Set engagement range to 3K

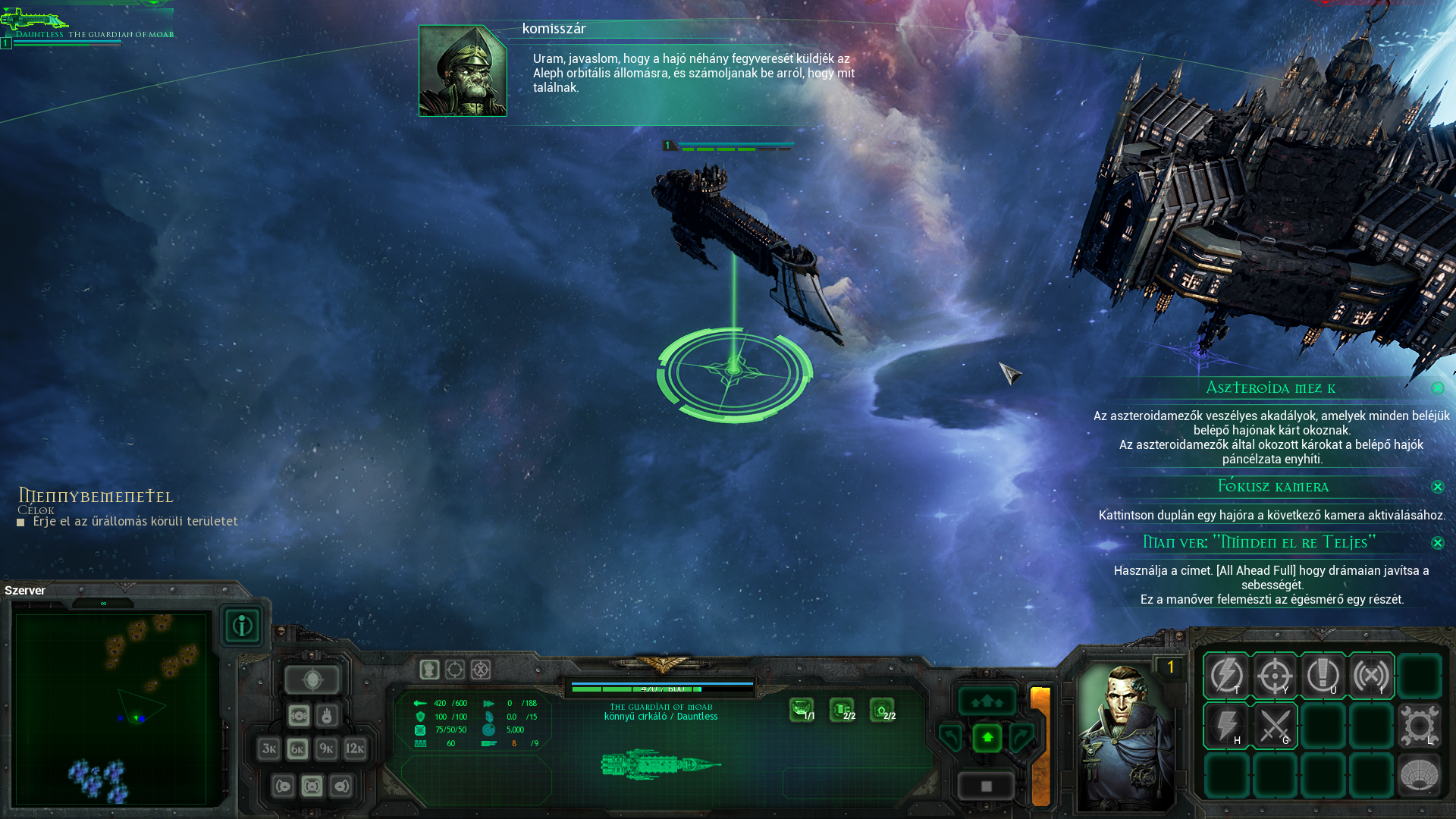tap(268, 749)
